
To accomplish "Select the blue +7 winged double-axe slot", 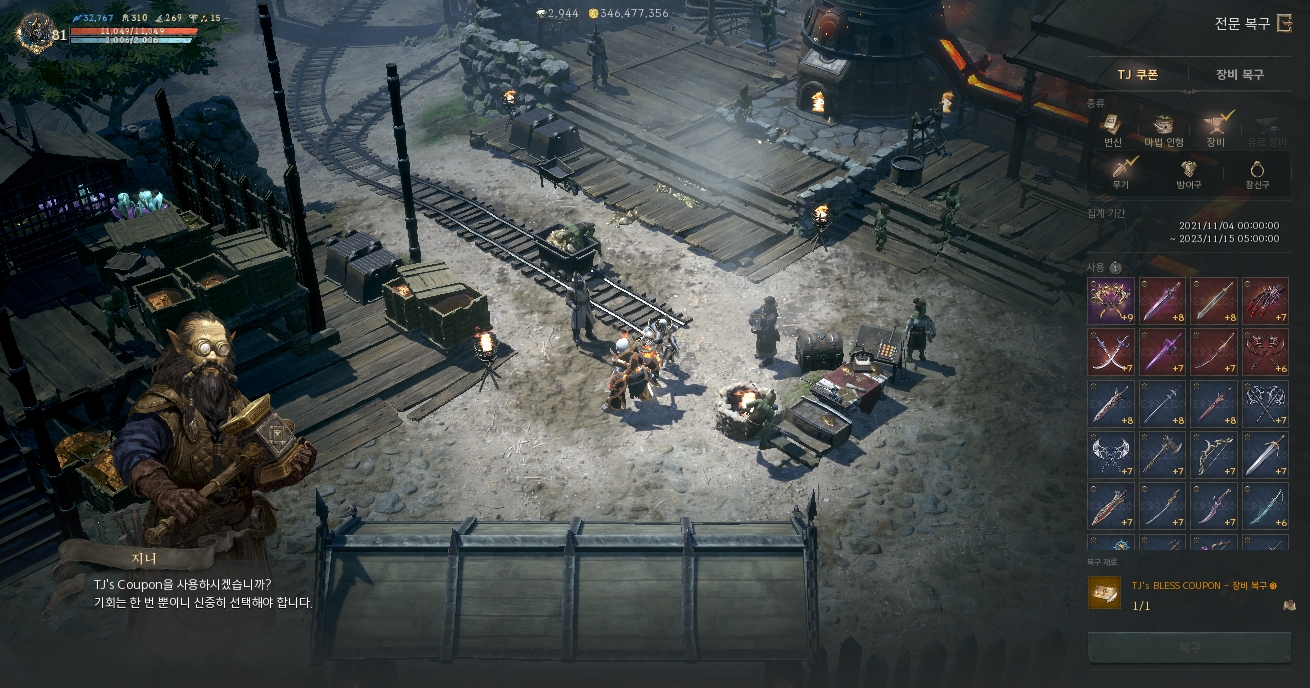I will pos(1111,454).
